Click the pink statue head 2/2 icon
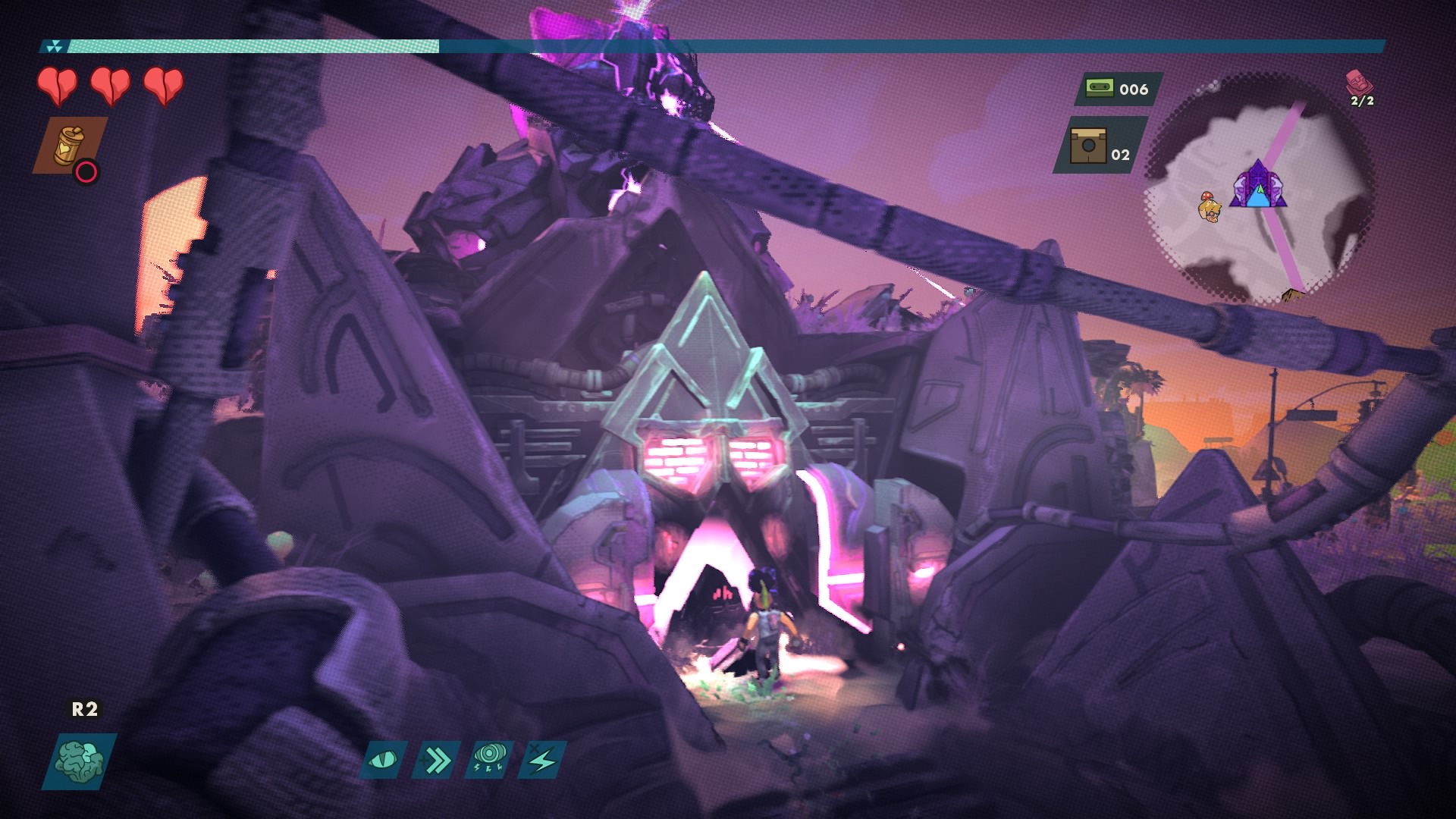 (x=1359, y=82)
